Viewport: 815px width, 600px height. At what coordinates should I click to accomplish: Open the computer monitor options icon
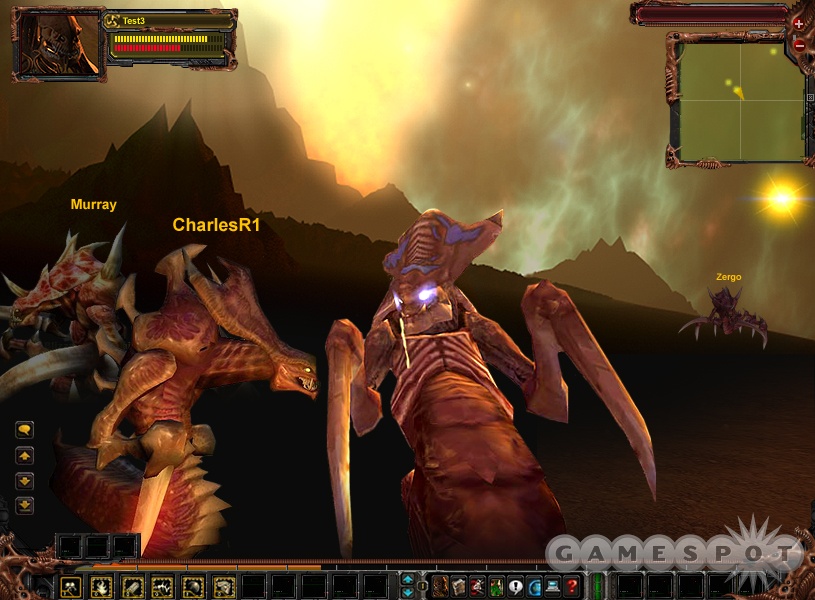[x=552, y=587]
